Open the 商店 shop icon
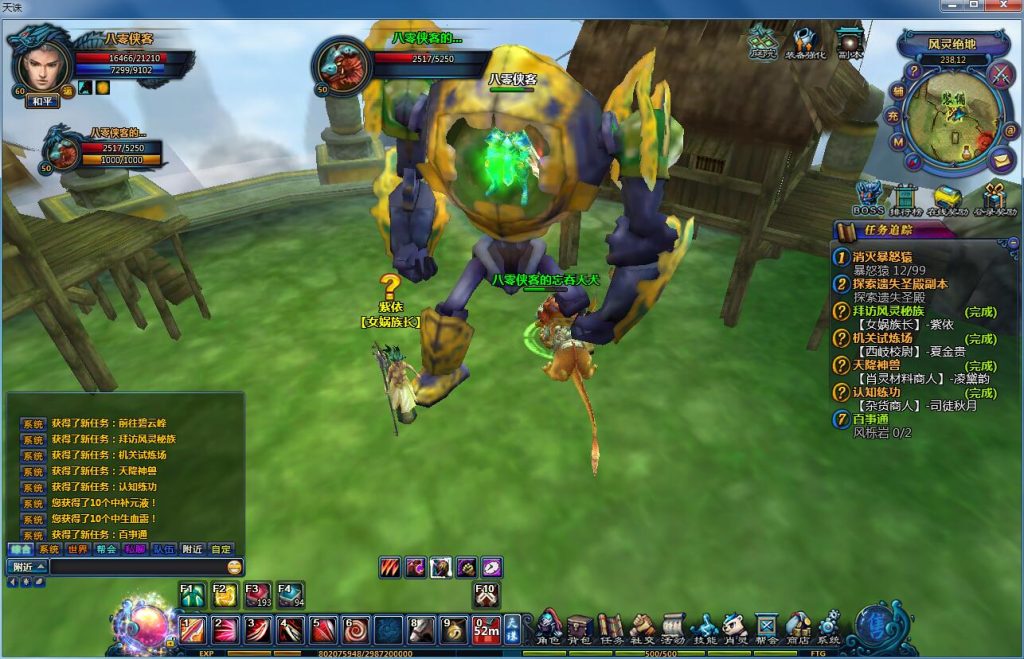 coord(798,627)
